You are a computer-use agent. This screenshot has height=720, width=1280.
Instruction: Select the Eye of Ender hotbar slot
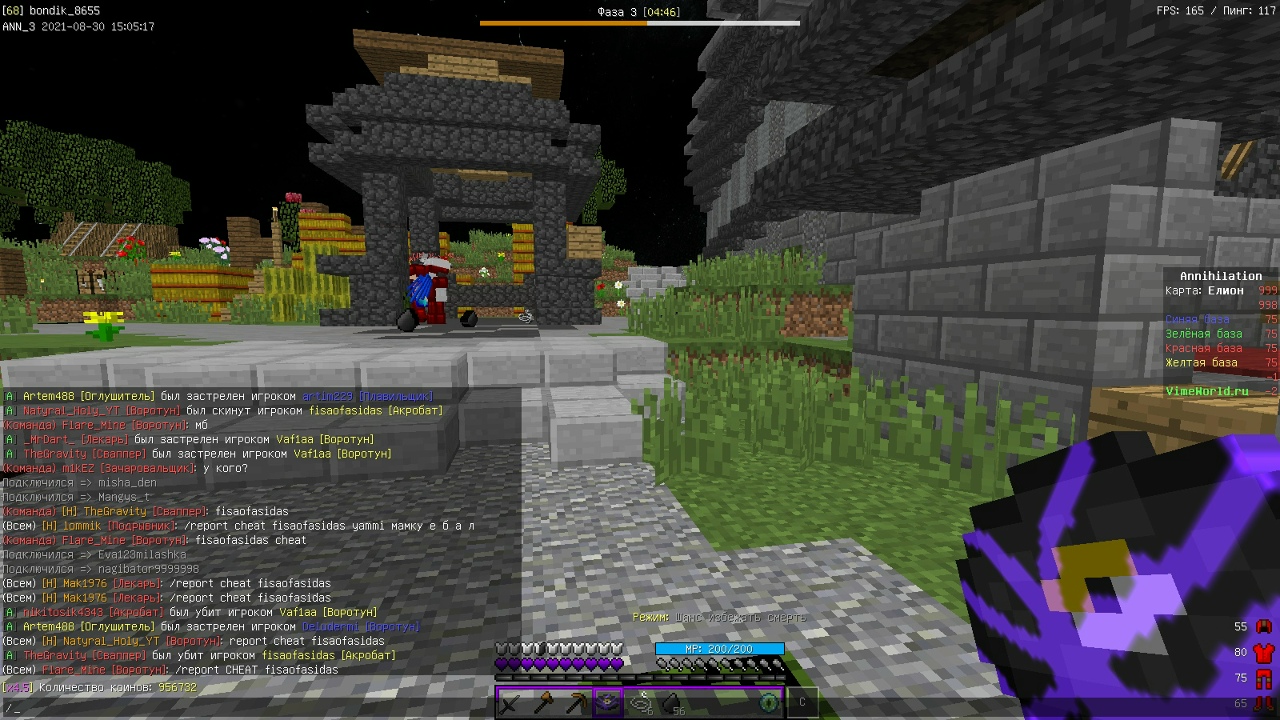[769, 703]
